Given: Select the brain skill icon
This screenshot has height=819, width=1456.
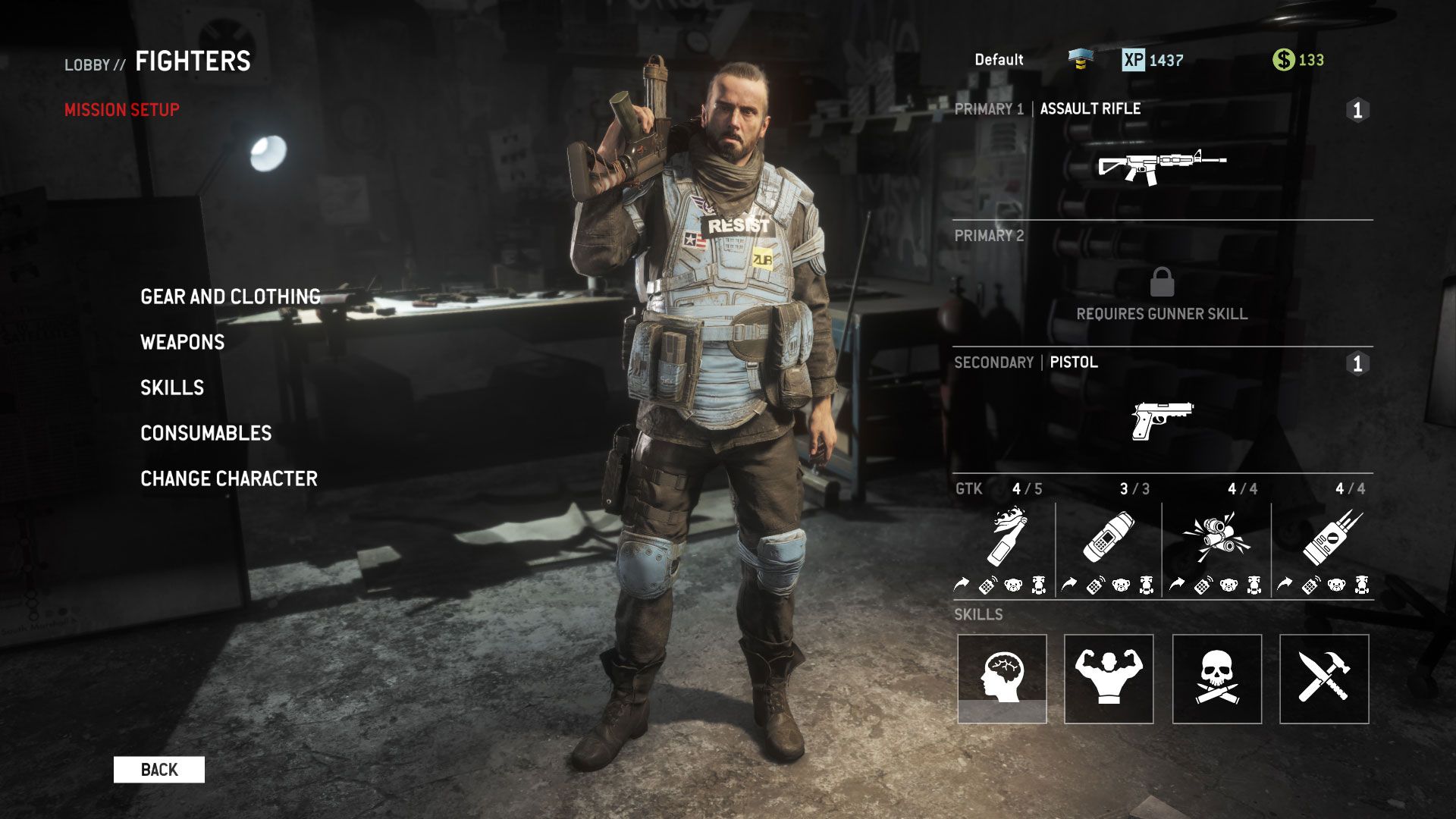Looking at the screenshot, I should pyautogui.click(x=1003, y=677).
